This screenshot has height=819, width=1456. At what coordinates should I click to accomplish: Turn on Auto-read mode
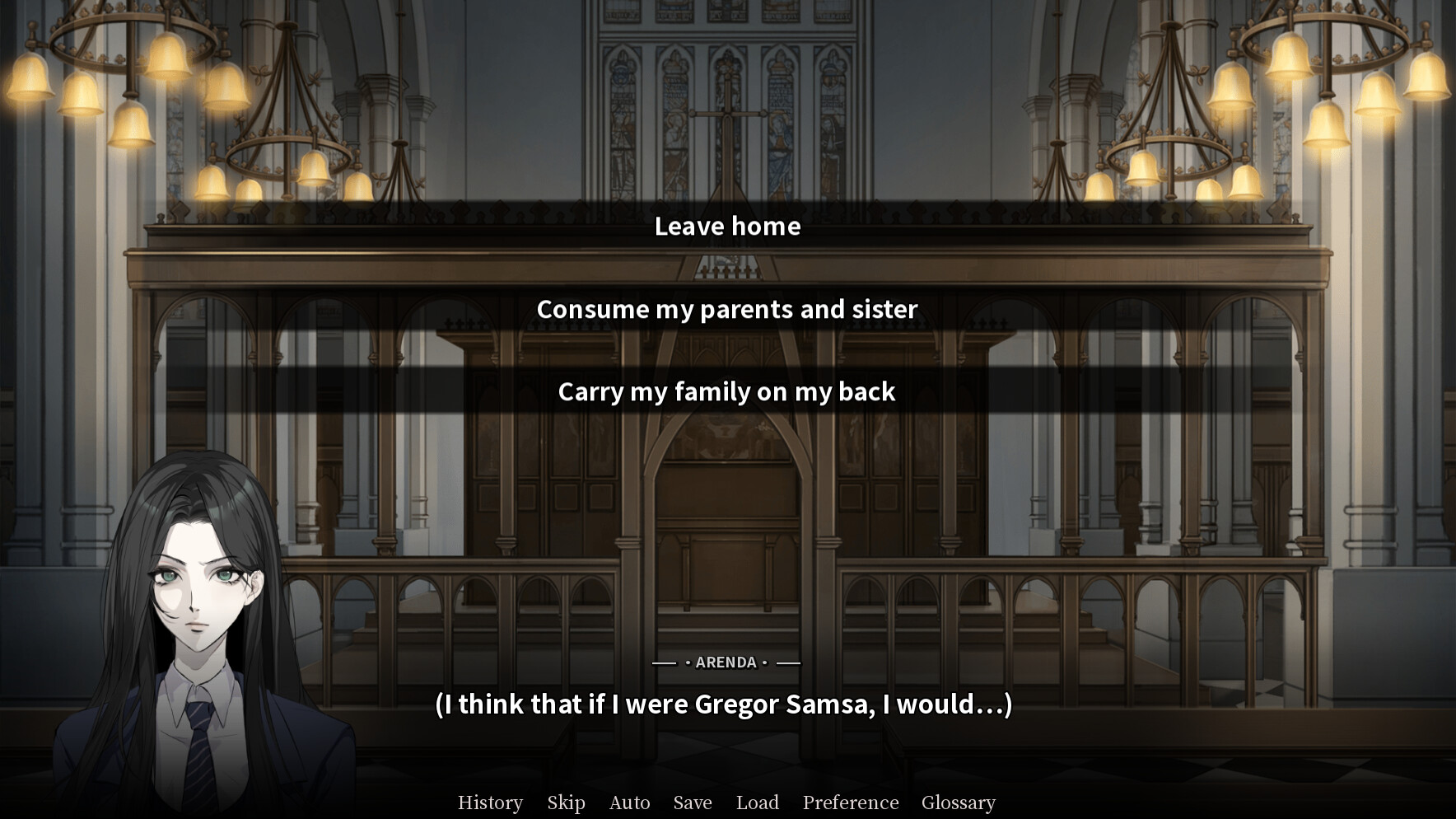[x=629, y=802]
